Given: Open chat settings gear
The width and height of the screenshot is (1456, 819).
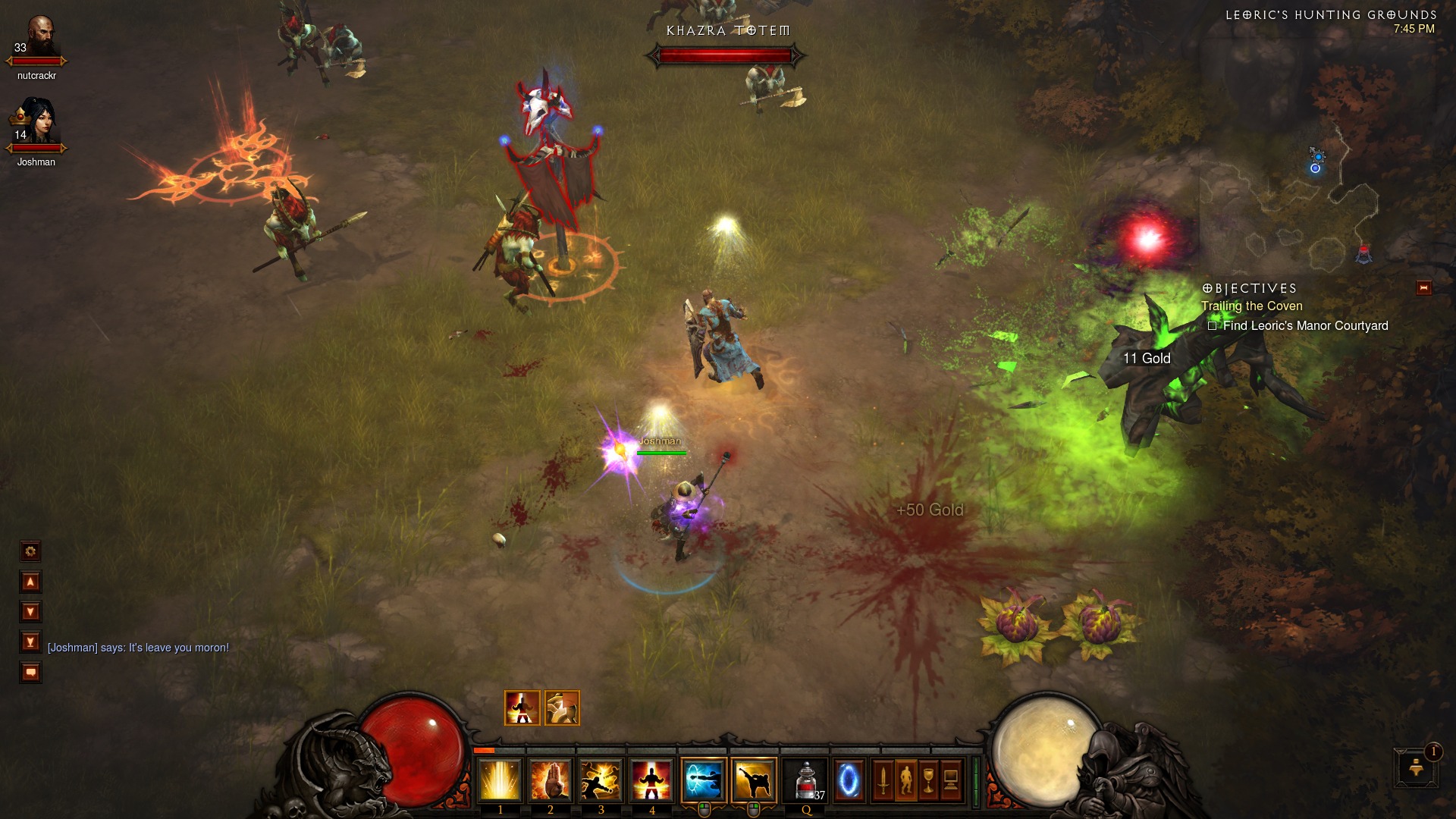Looking at the screenshot, I should coord(30,551).
